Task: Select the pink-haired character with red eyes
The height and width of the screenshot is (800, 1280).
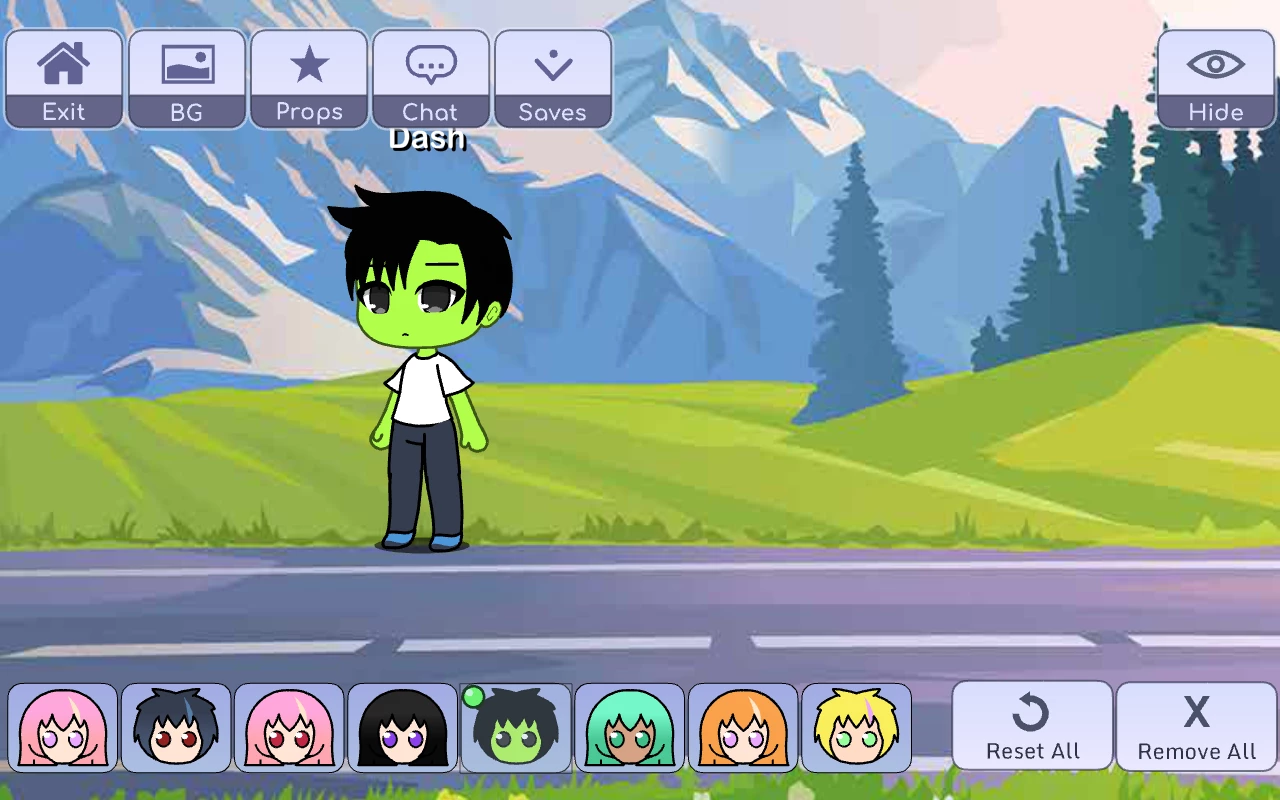Action: [289, 728]
